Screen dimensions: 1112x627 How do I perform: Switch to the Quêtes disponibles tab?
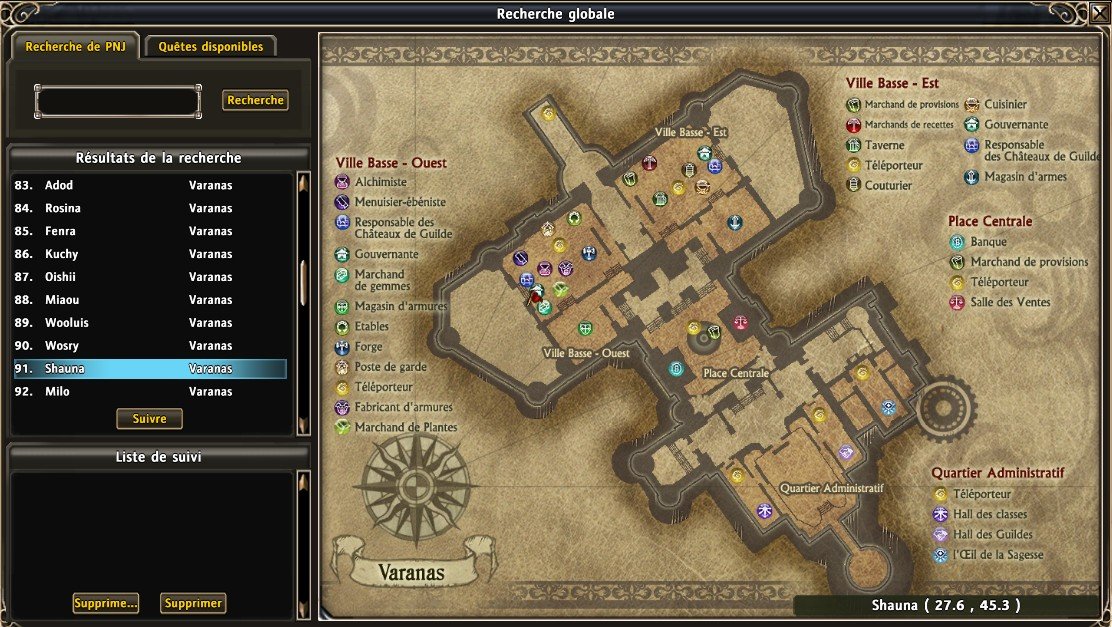coord(210,46)
